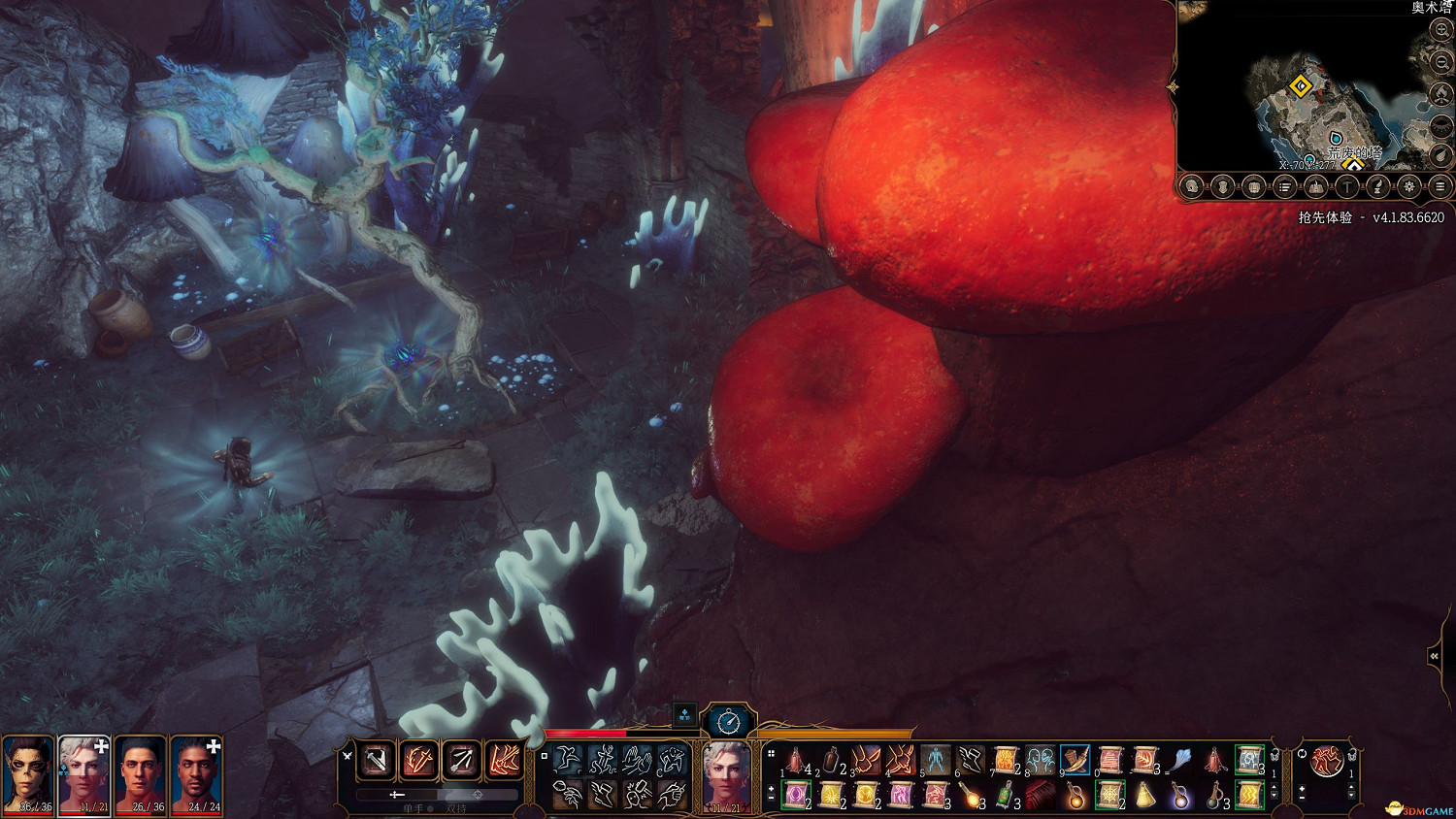
Task: Open the game menu hamburger button
Action: pos(1440,186)
